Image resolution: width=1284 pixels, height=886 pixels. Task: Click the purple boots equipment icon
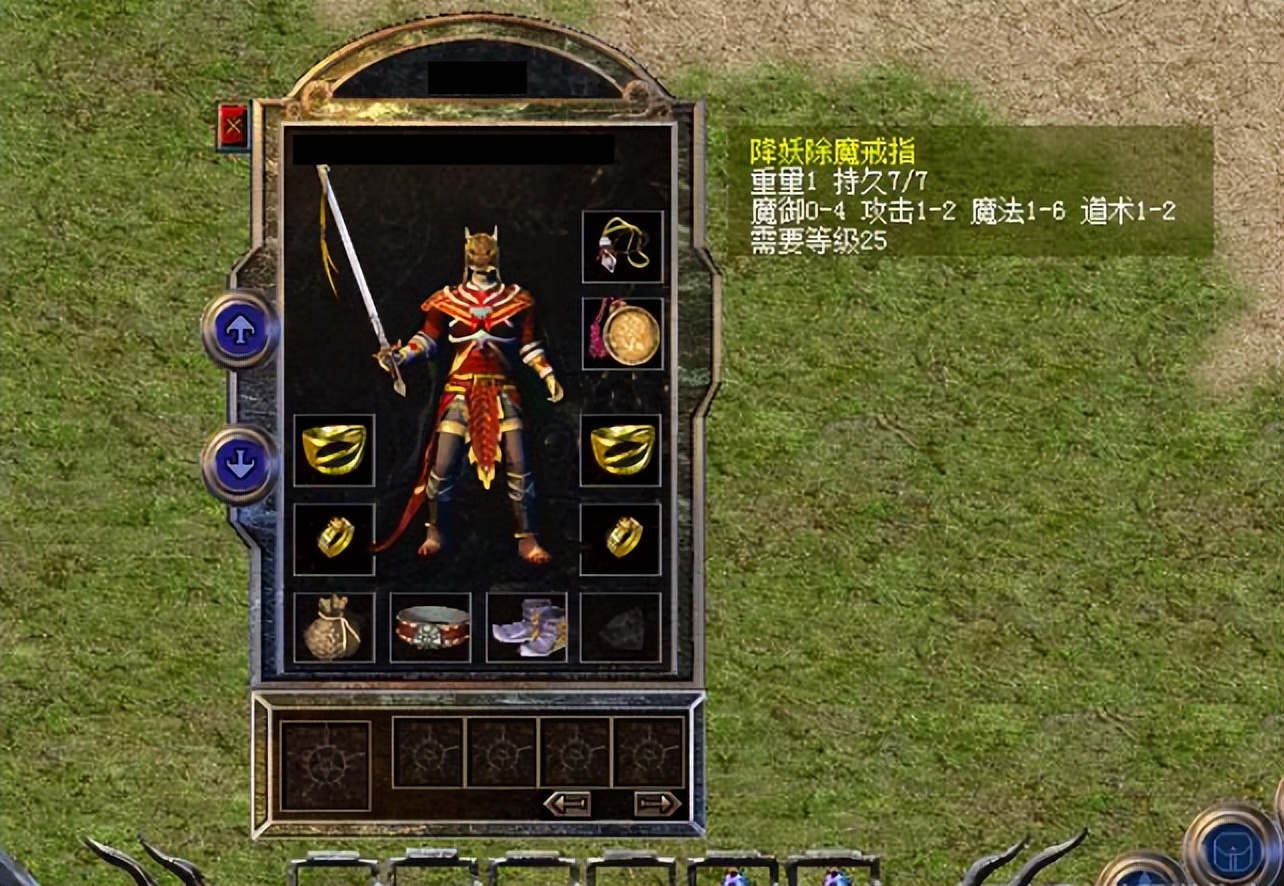click(525, 630)
